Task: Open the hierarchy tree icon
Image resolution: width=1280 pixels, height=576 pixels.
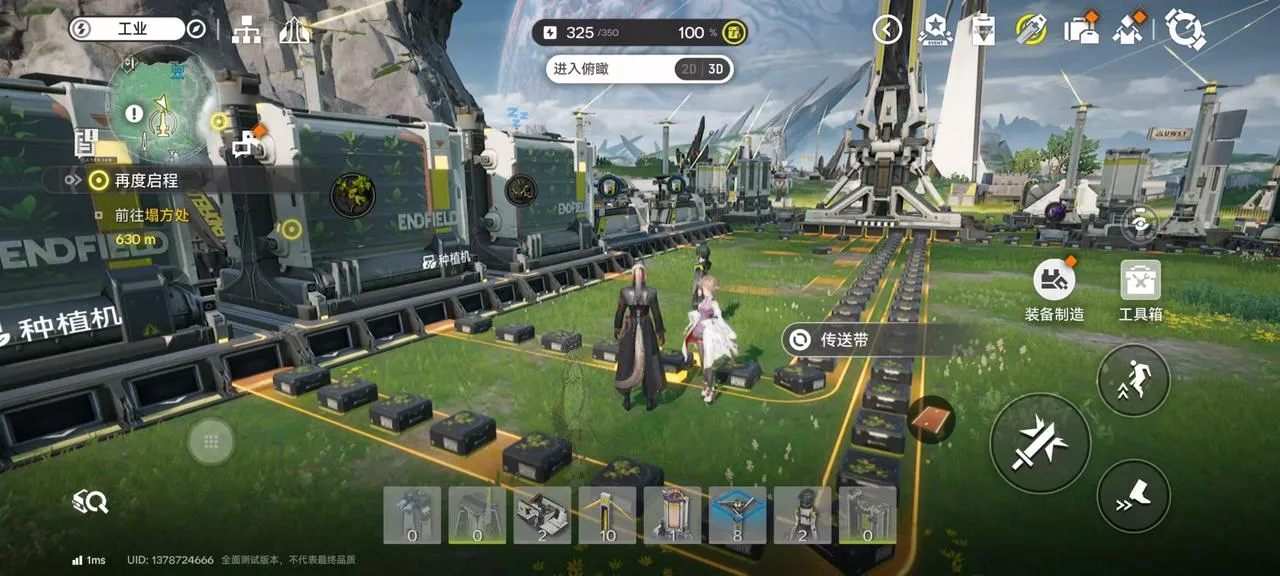Action: [246, 31]
